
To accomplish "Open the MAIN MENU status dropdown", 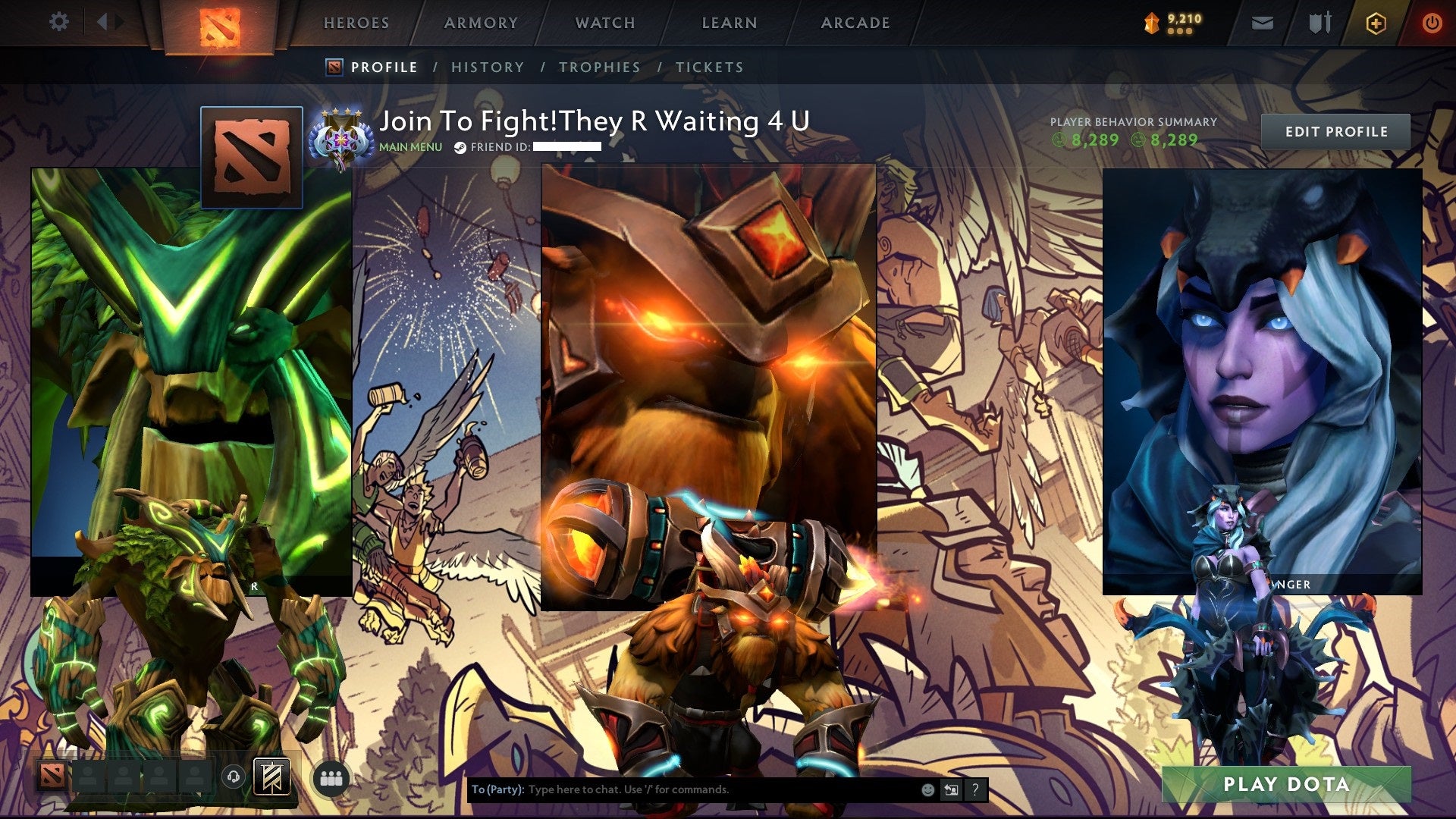I will pos(409,148).
